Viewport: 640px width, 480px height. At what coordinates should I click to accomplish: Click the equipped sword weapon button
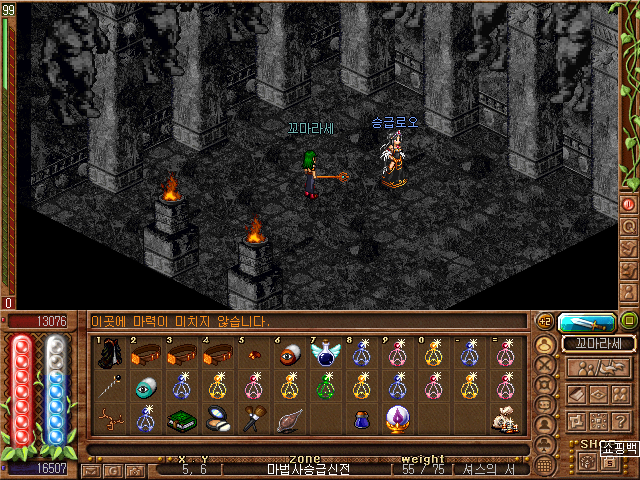tap(586, 322)
